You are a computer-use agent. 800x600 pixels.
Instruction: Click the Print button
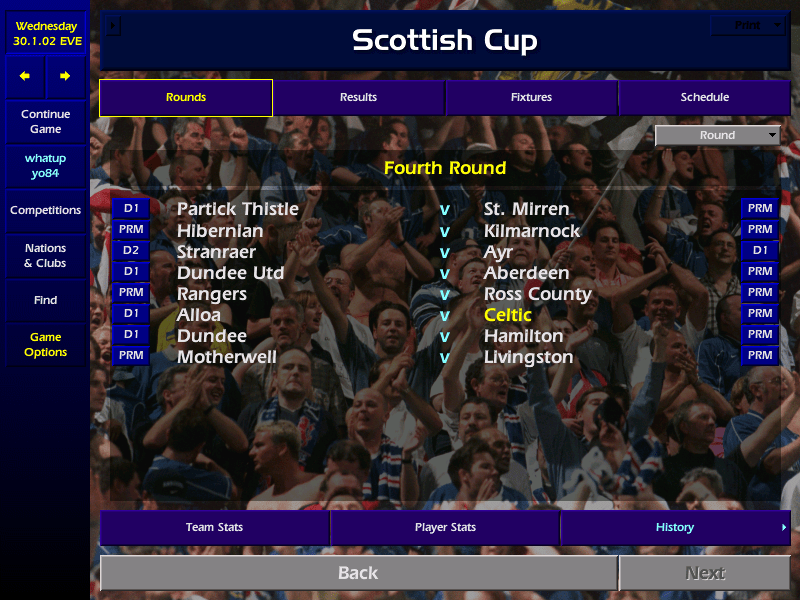pyautogui.click(x=747, y=25)
